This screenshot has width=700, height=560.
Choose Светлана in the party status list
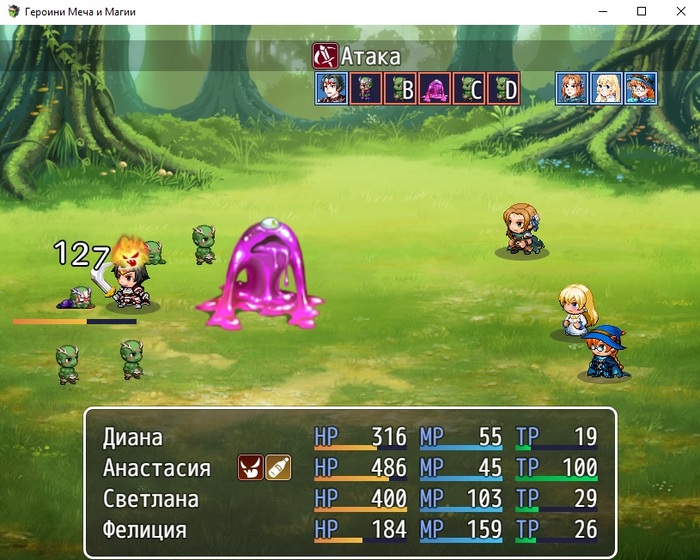(x=350, y=498)
